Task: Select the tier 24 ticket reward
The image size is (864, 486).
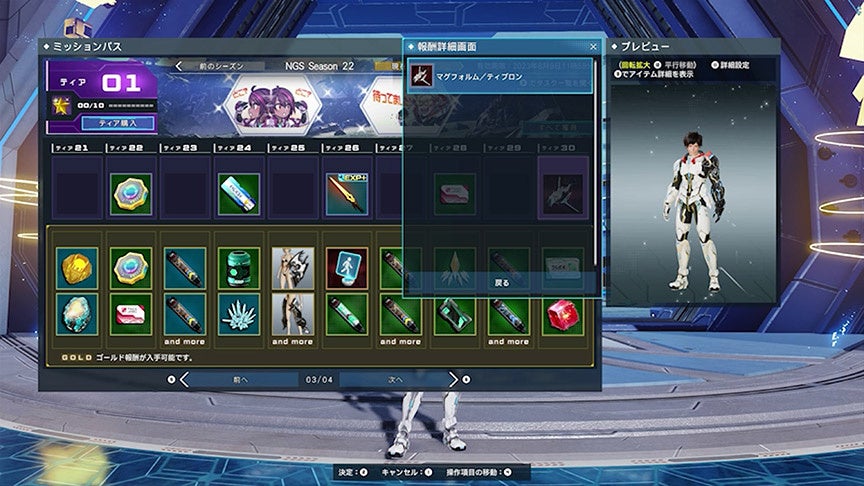Action: pos(238,194)
